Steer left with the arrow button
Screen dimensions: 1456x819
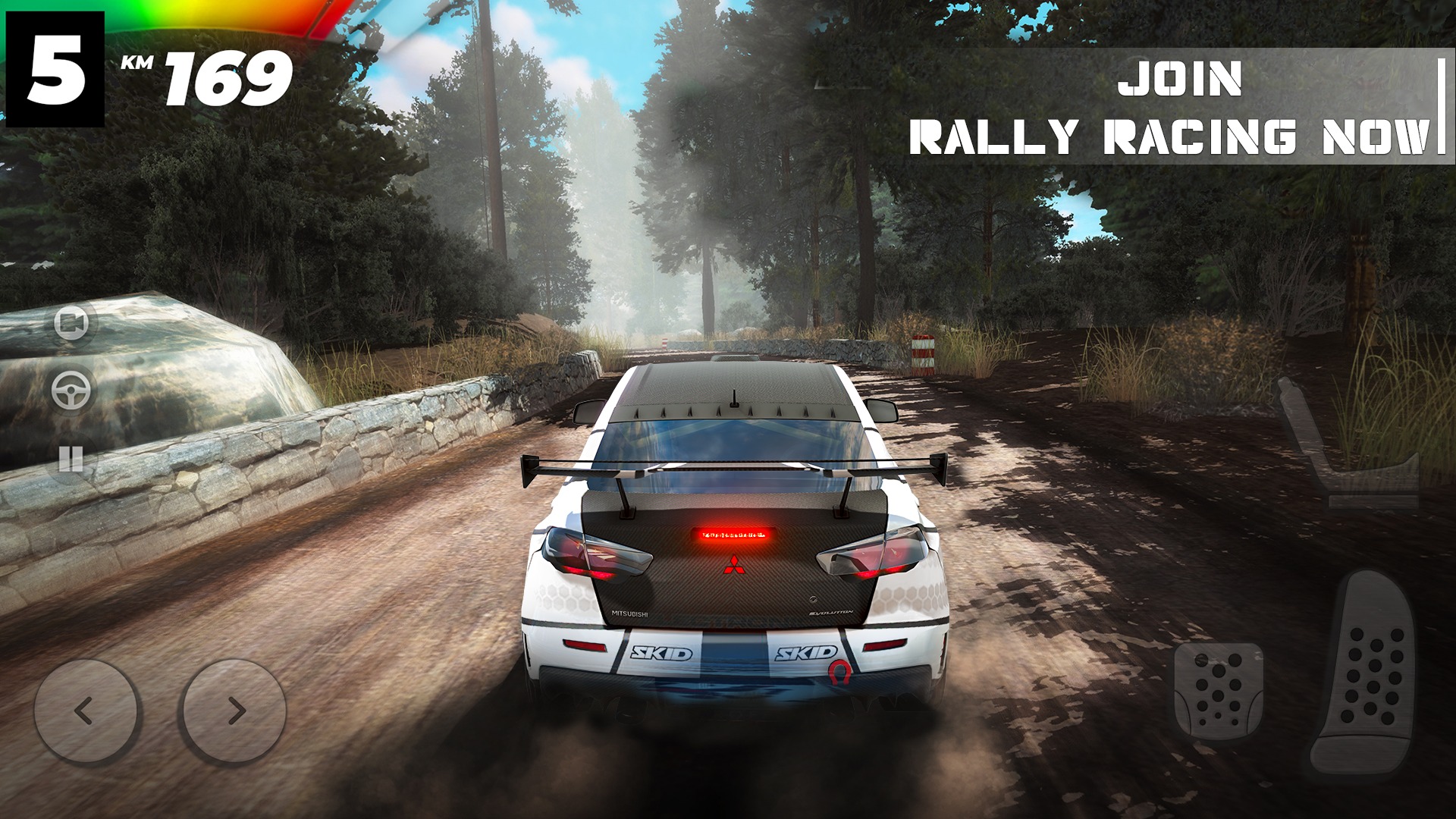[85, 711]
